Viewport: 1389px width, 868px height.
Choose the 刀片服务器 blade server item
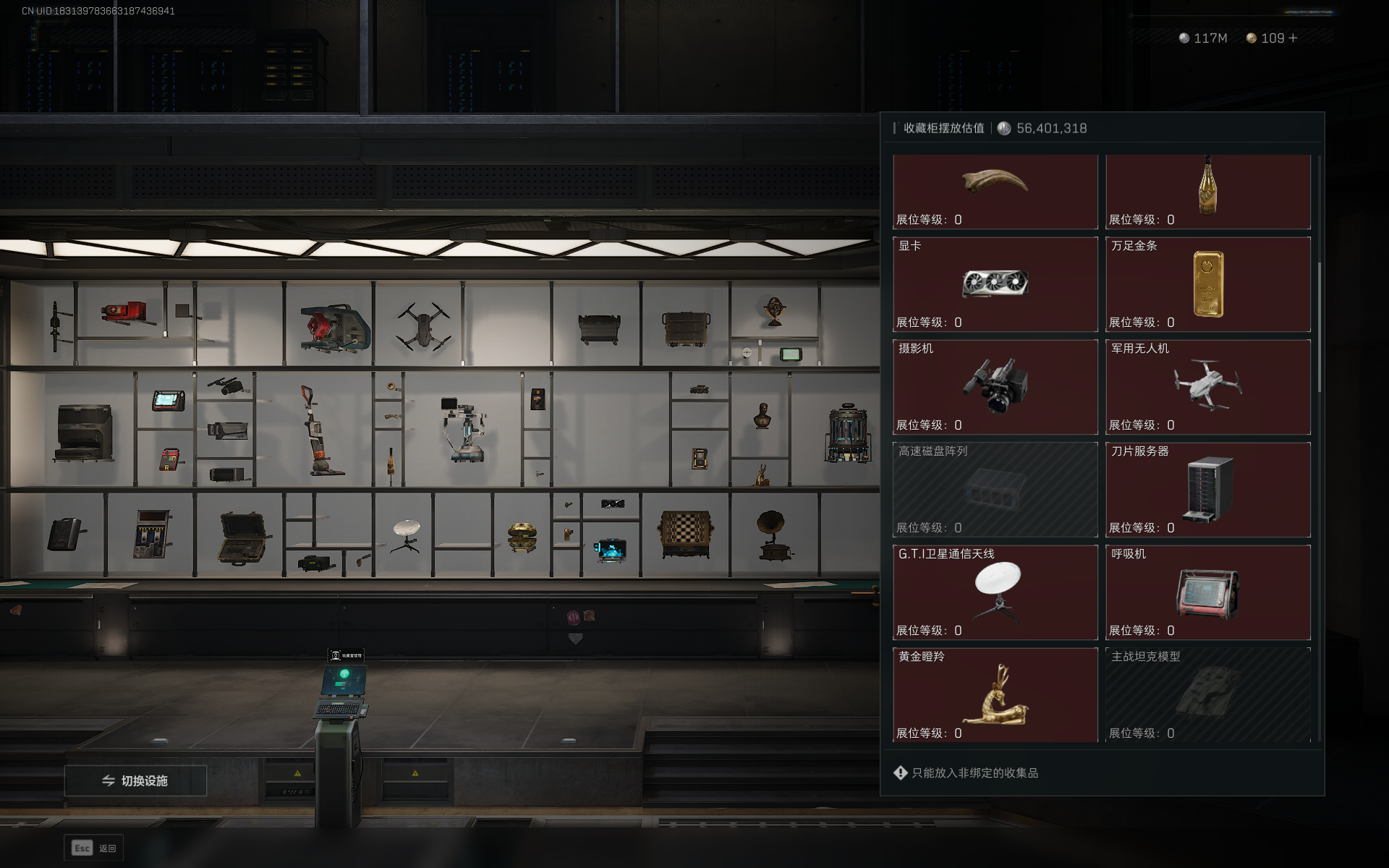(1208, 490)
